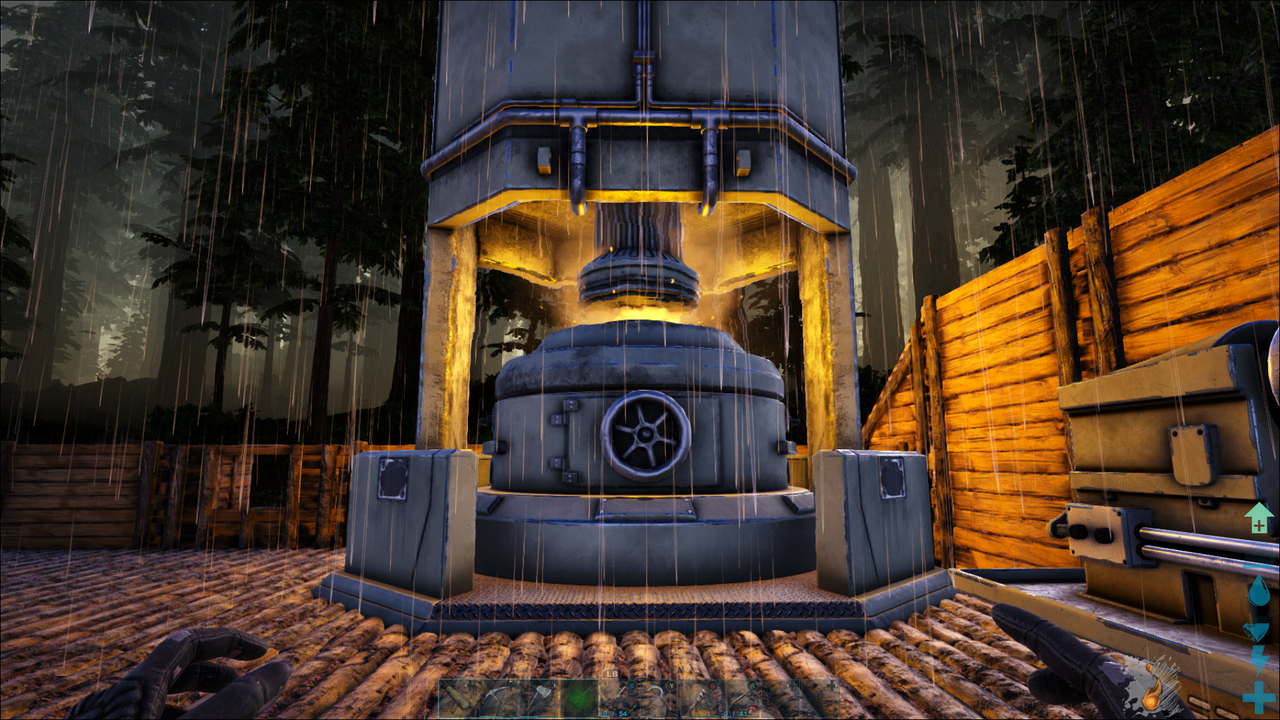This screenshot has height=720, width=1280.
Task: Click the downward arrow debuff icon
Action: pos(1255,628)
